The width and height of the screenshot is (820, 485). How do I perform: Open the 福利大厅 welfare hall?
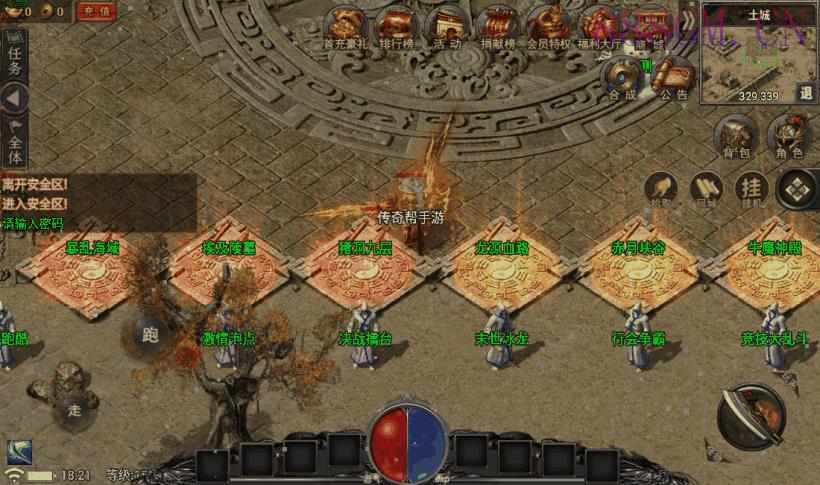click(x=601, y=26)
